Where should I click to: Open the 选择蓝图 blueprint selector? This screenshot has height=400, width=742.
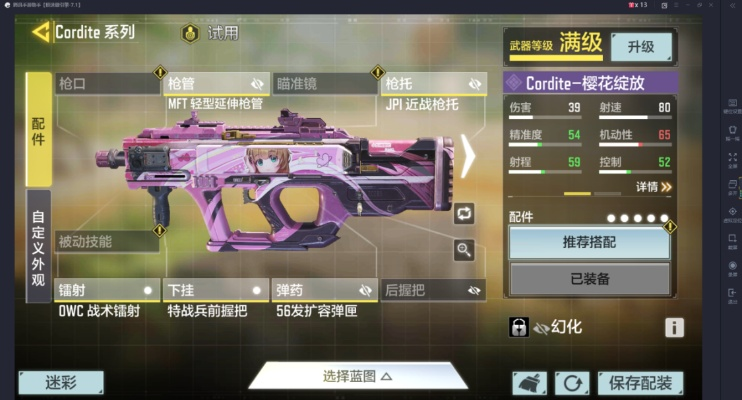(357, 376)
